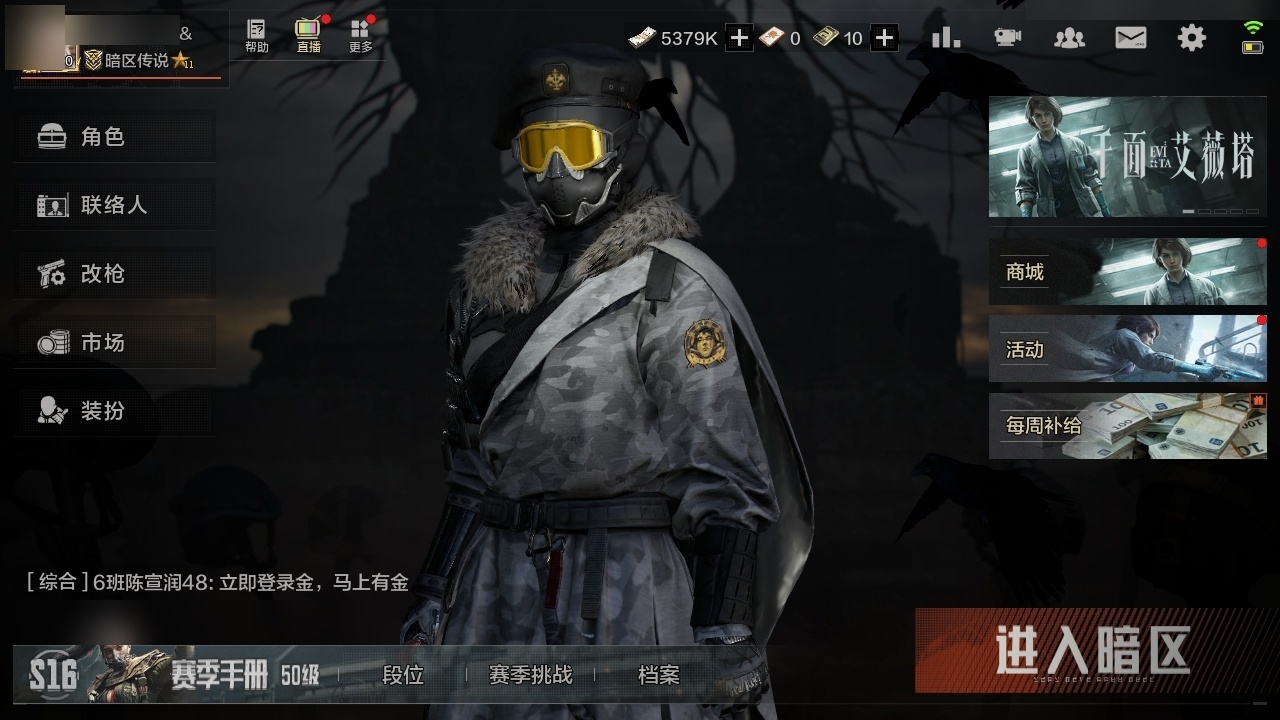
Task: Open the spectate camera icon
Action: click(1007, 36)
